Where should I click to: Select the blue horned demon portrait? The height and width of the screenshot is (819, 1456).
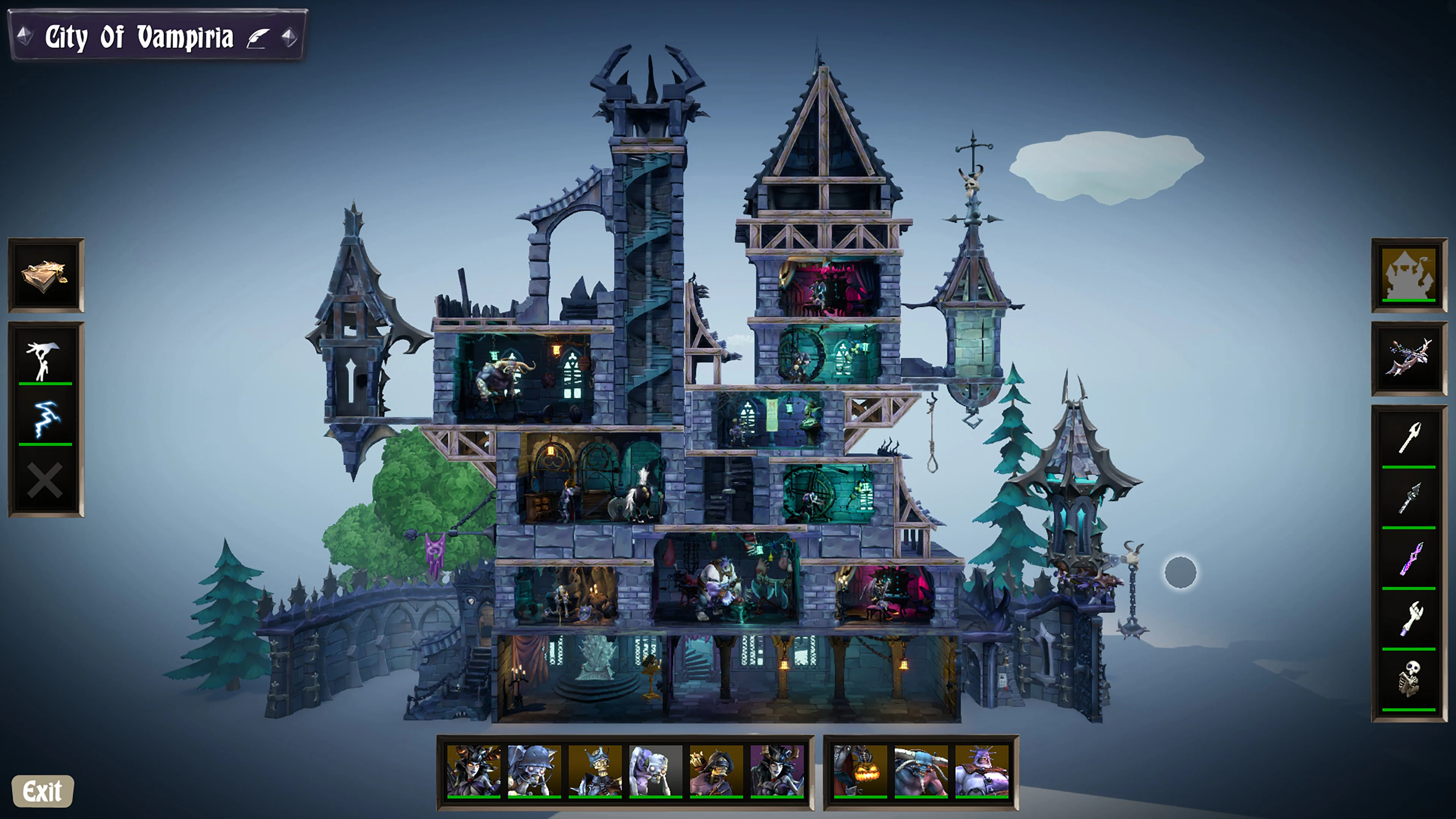[x=921, y=772]
